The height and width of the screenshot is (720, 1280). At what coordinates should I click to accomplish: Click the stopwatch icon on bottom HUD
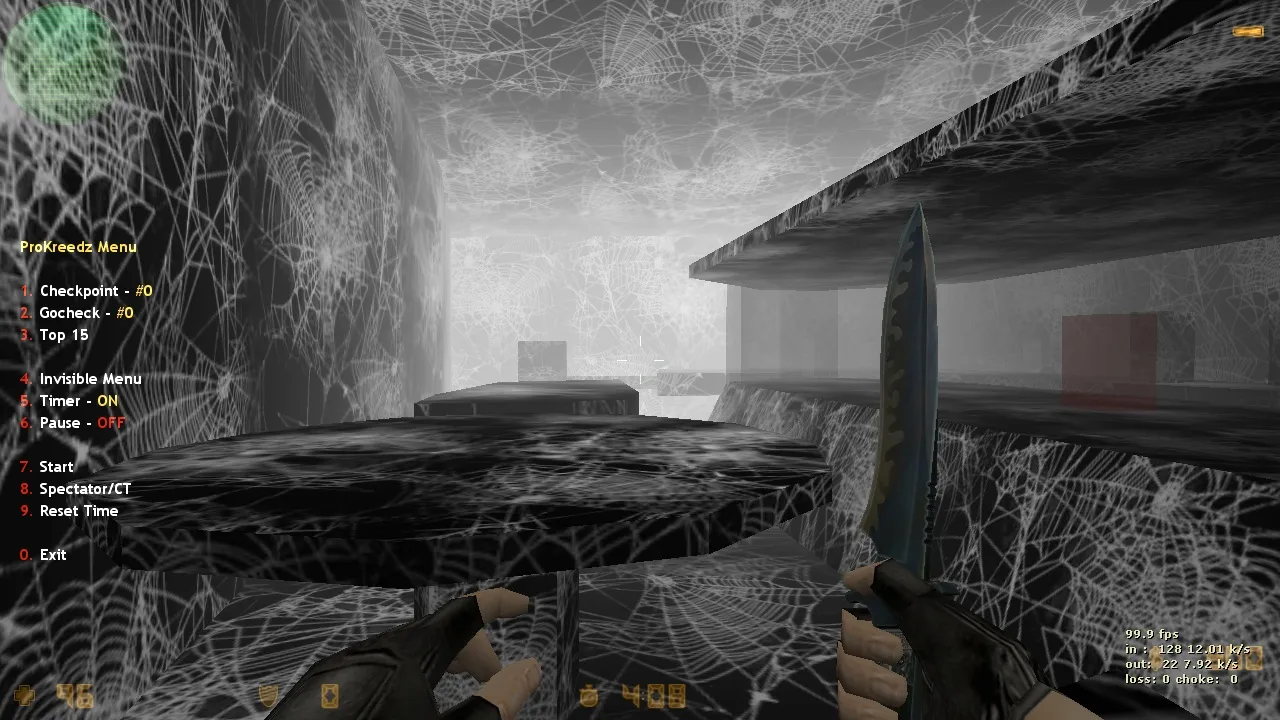click(589, 695)
